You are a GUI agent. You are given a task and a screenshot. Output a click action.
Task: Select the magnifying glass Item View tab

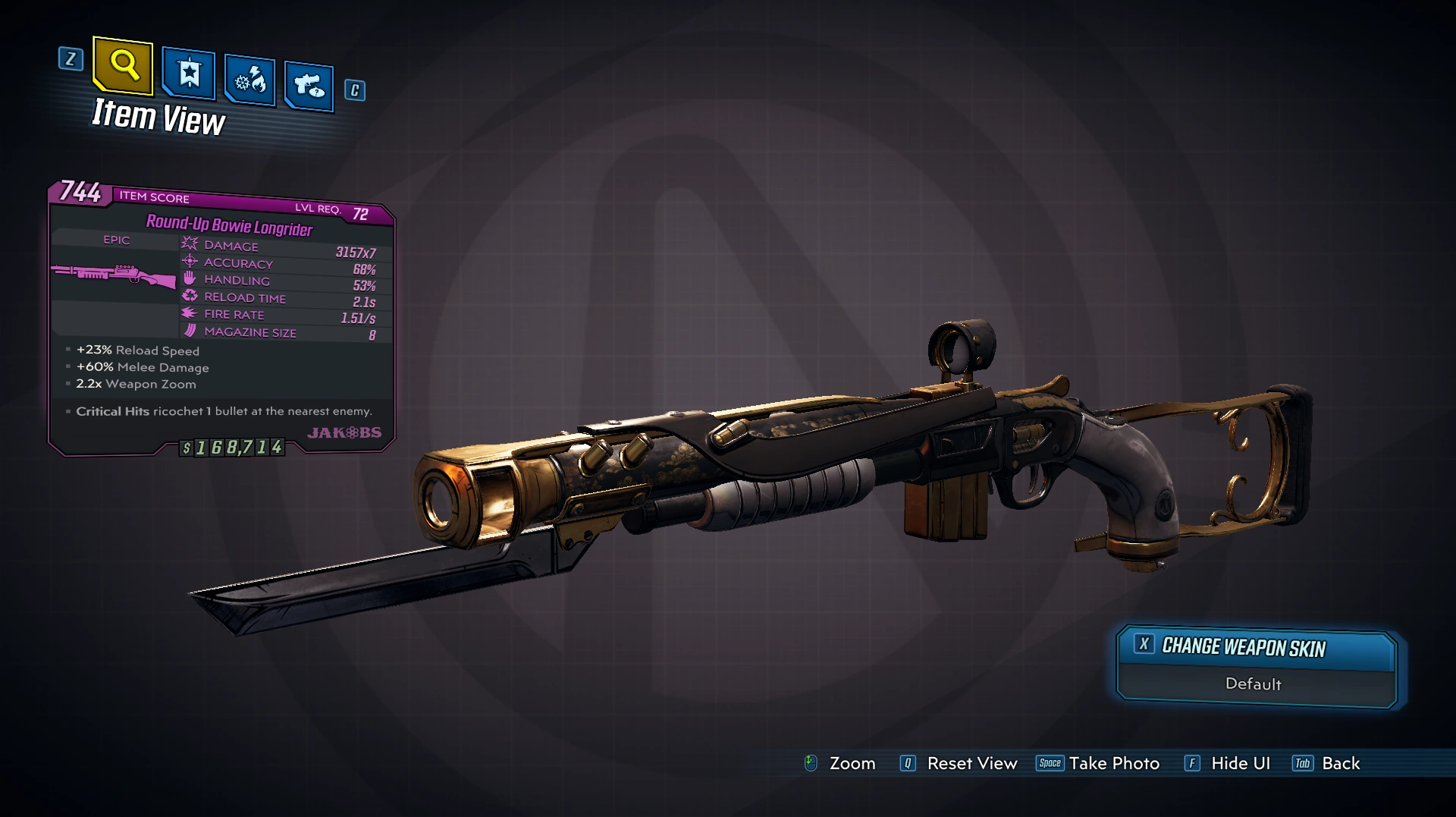click(123, 66)
